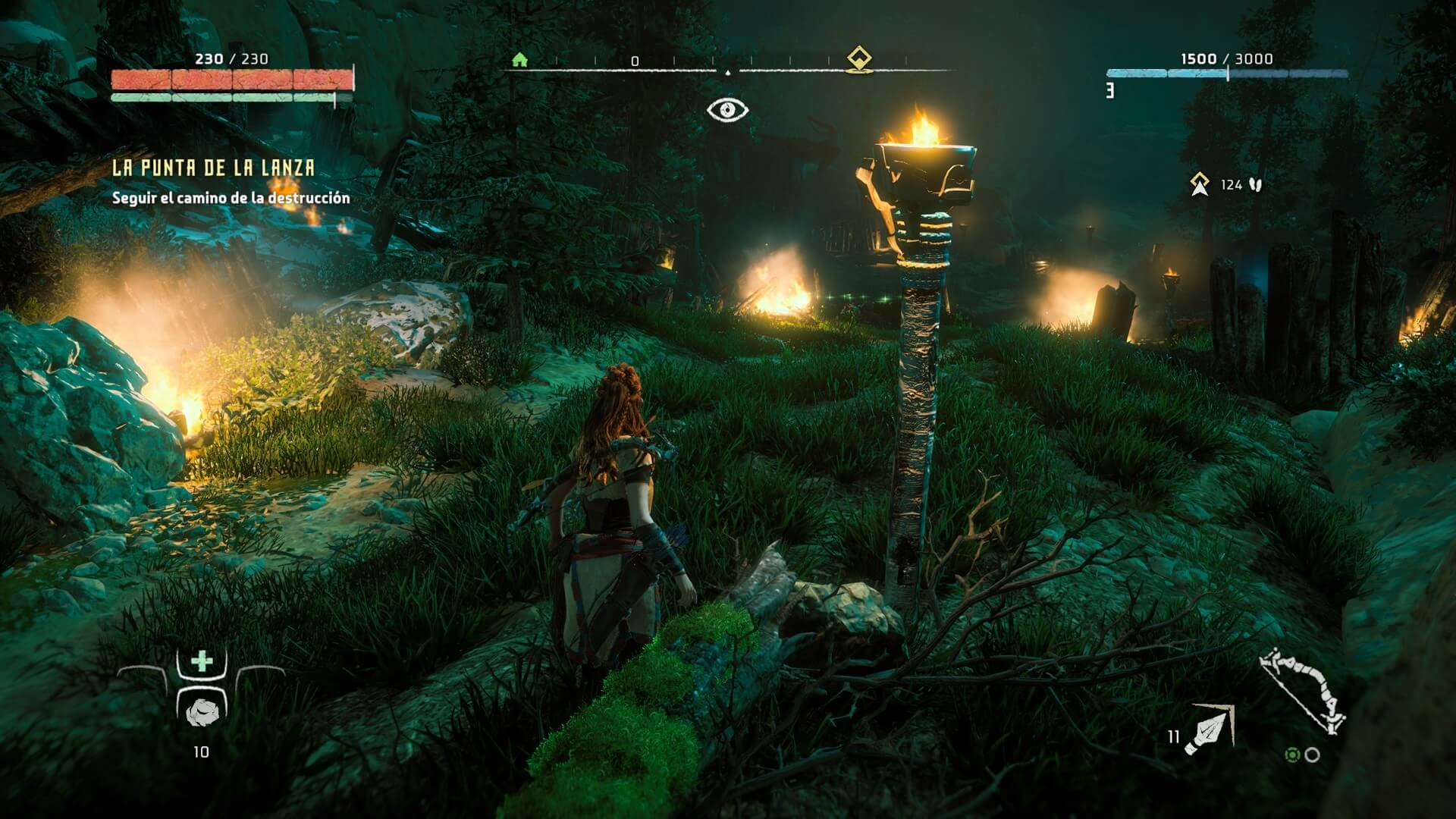Choose the equipped hunter bow icon

point(1302,689)
